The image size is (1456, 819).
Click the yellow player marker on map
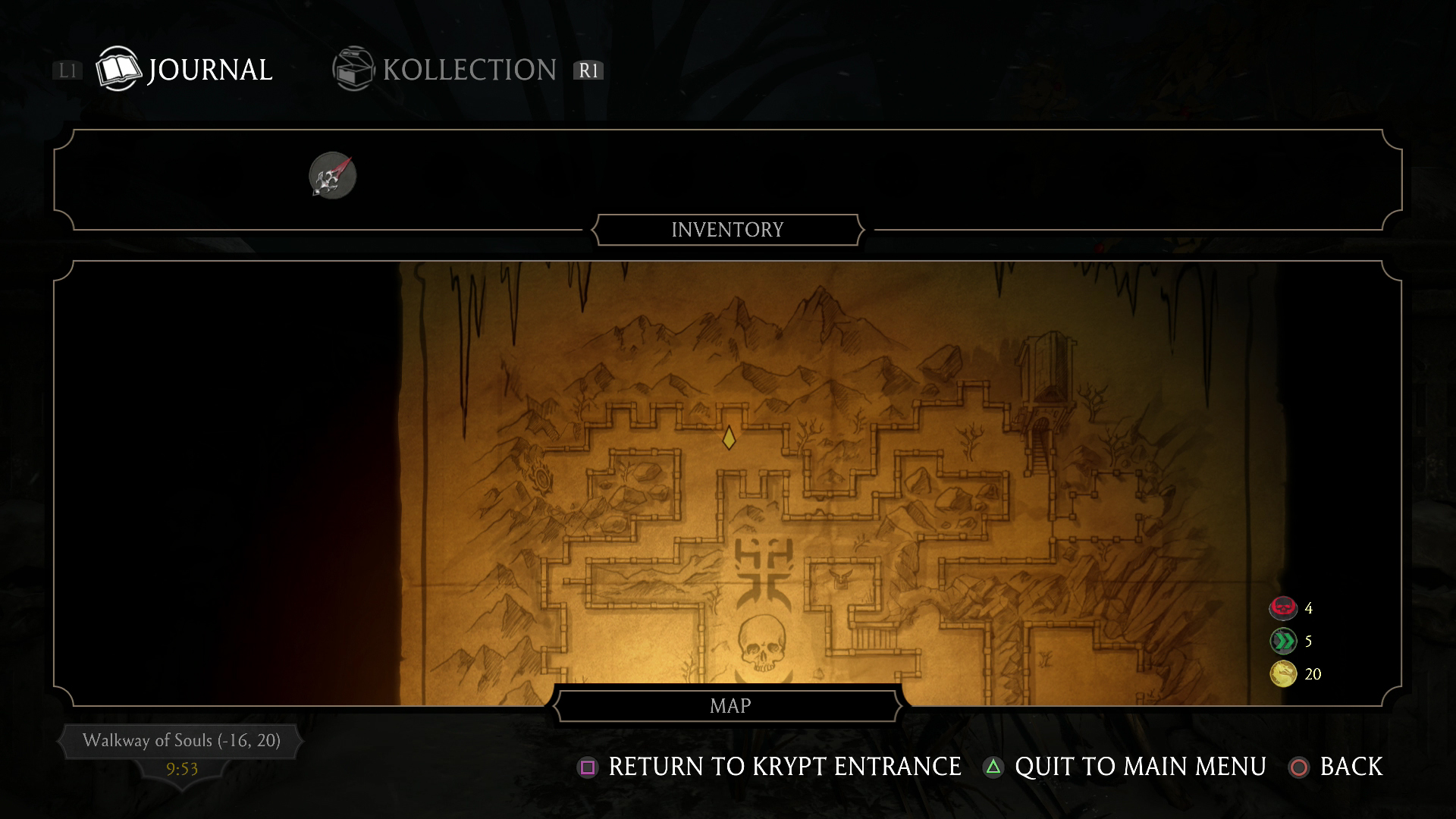[729, 438]
